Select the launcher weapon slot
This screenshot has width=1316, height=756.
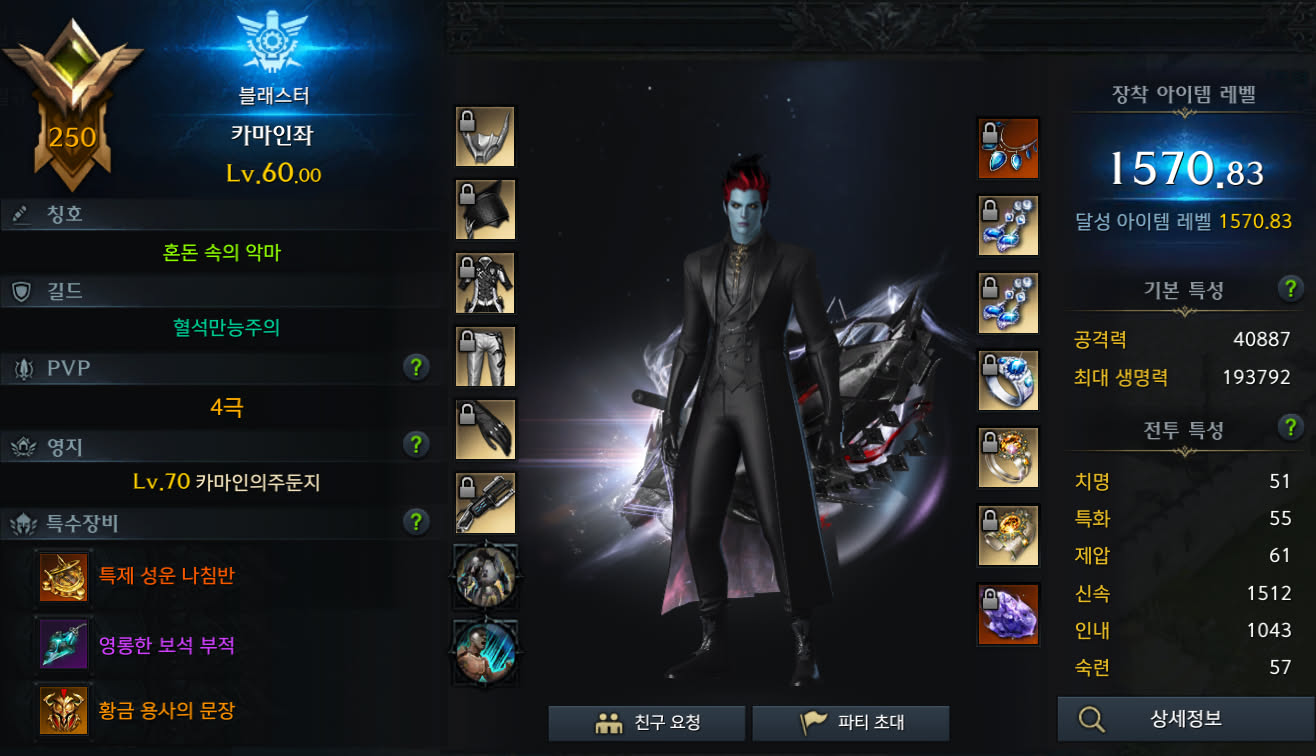[485, 502]
